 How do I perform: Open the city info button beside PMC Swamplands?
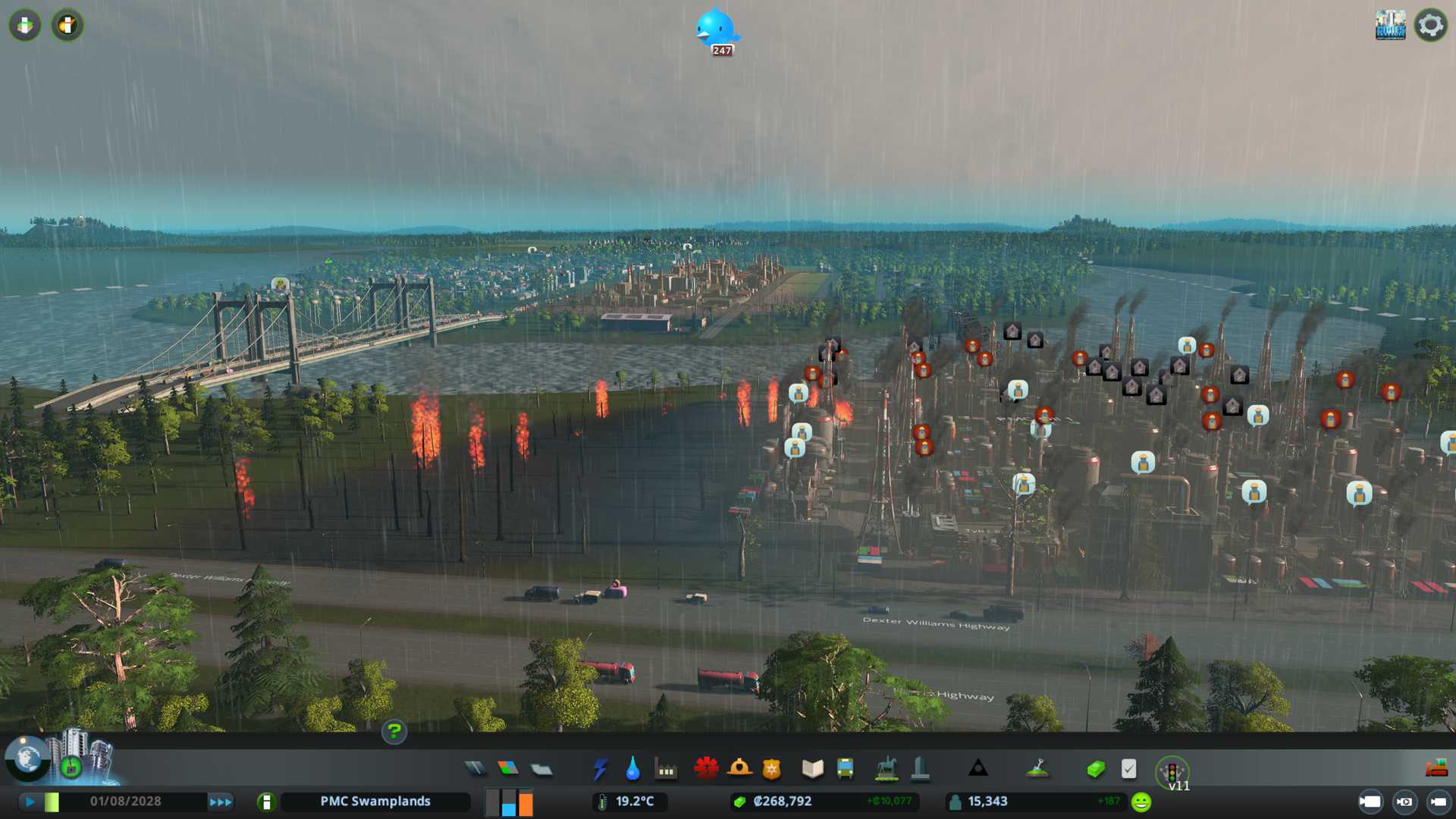(266, 802)
